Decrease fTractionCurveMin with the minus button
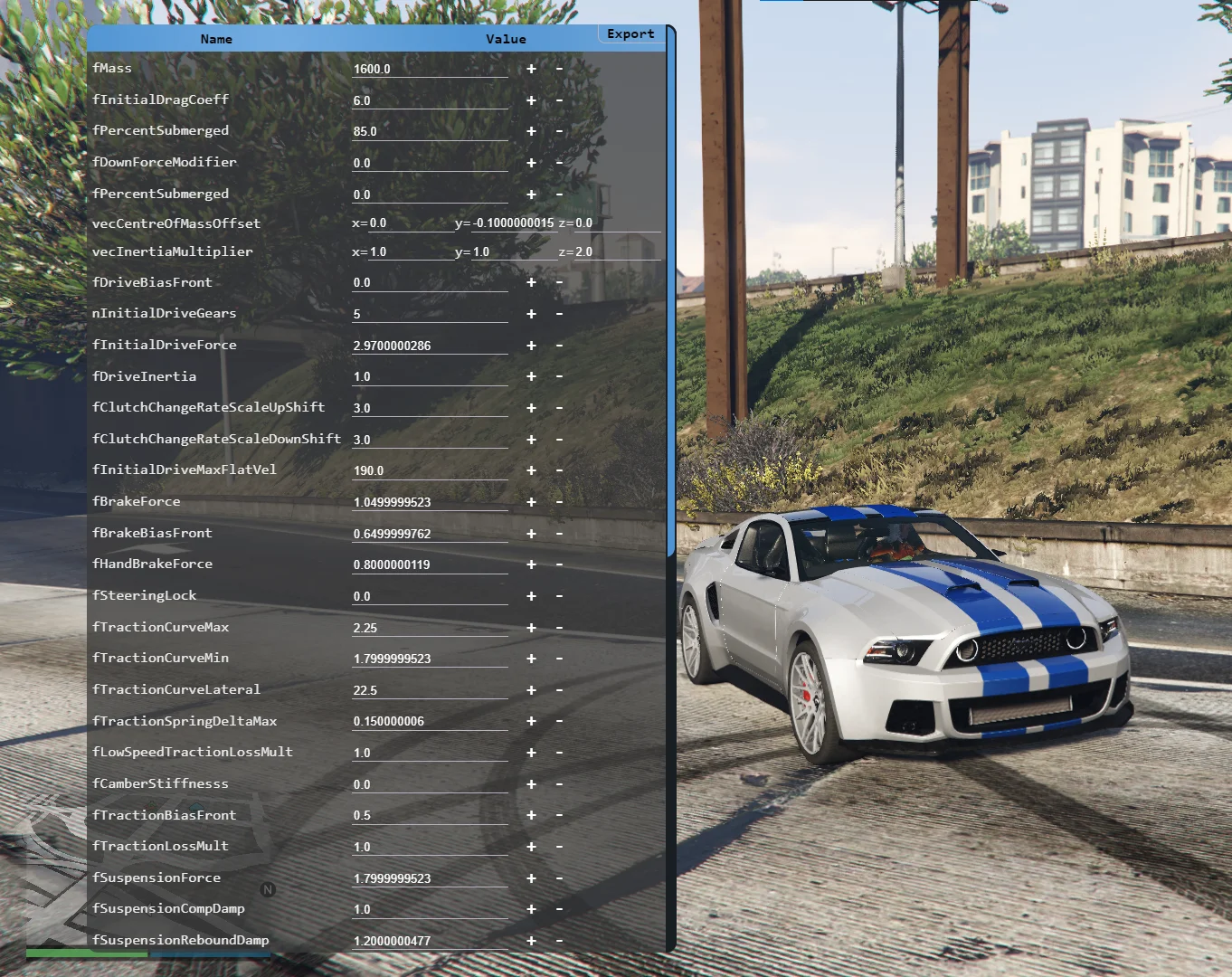This screenshot has height=977, width=1232. coord(559,659)
